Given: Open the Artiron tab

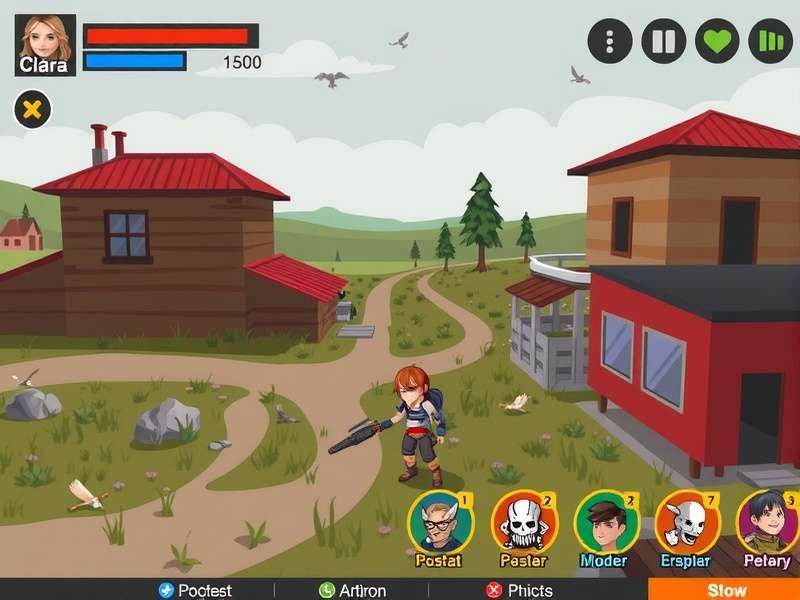Looking at the screenshot, I should pyautogui.click(x=352, y=590).
